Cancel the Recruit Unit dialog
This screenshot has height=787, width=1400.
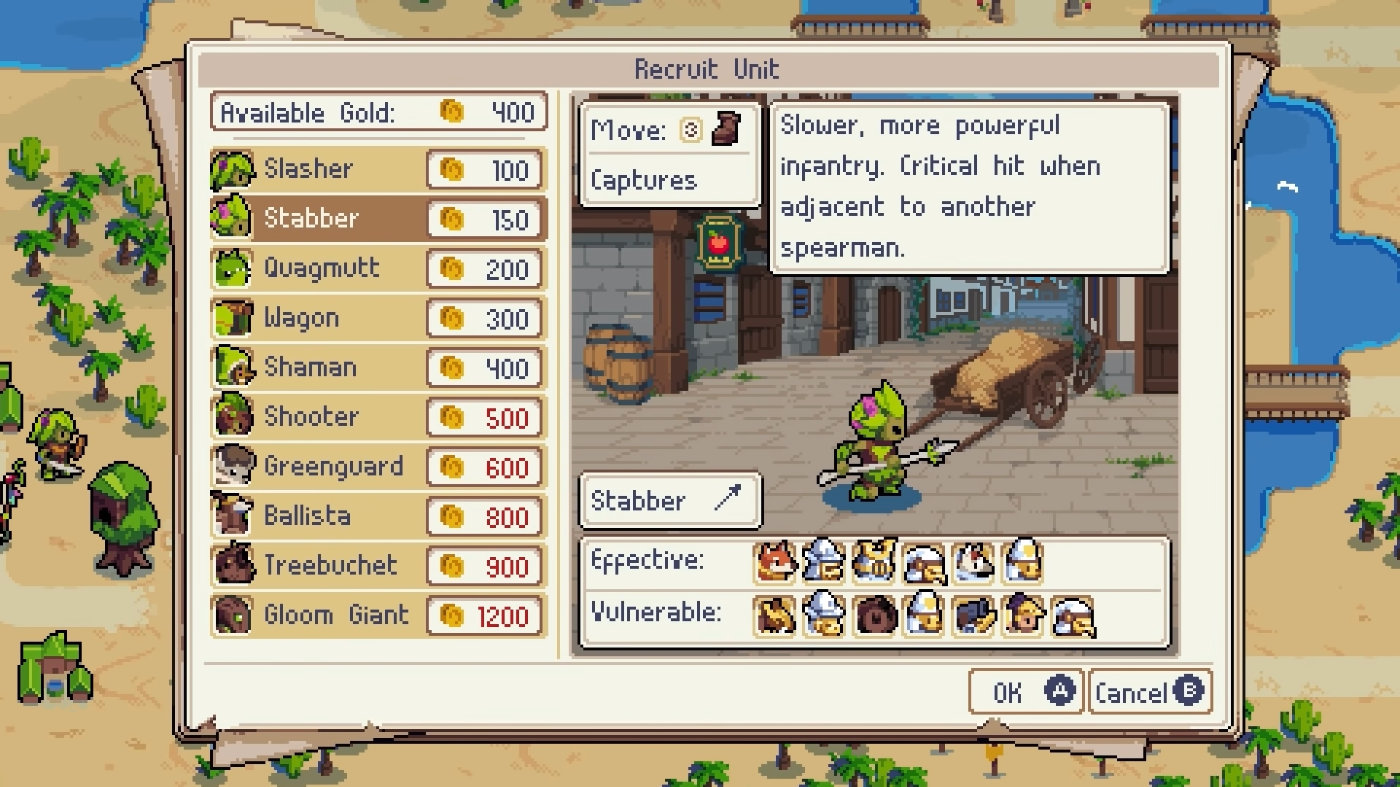[x=1149, y=692]
